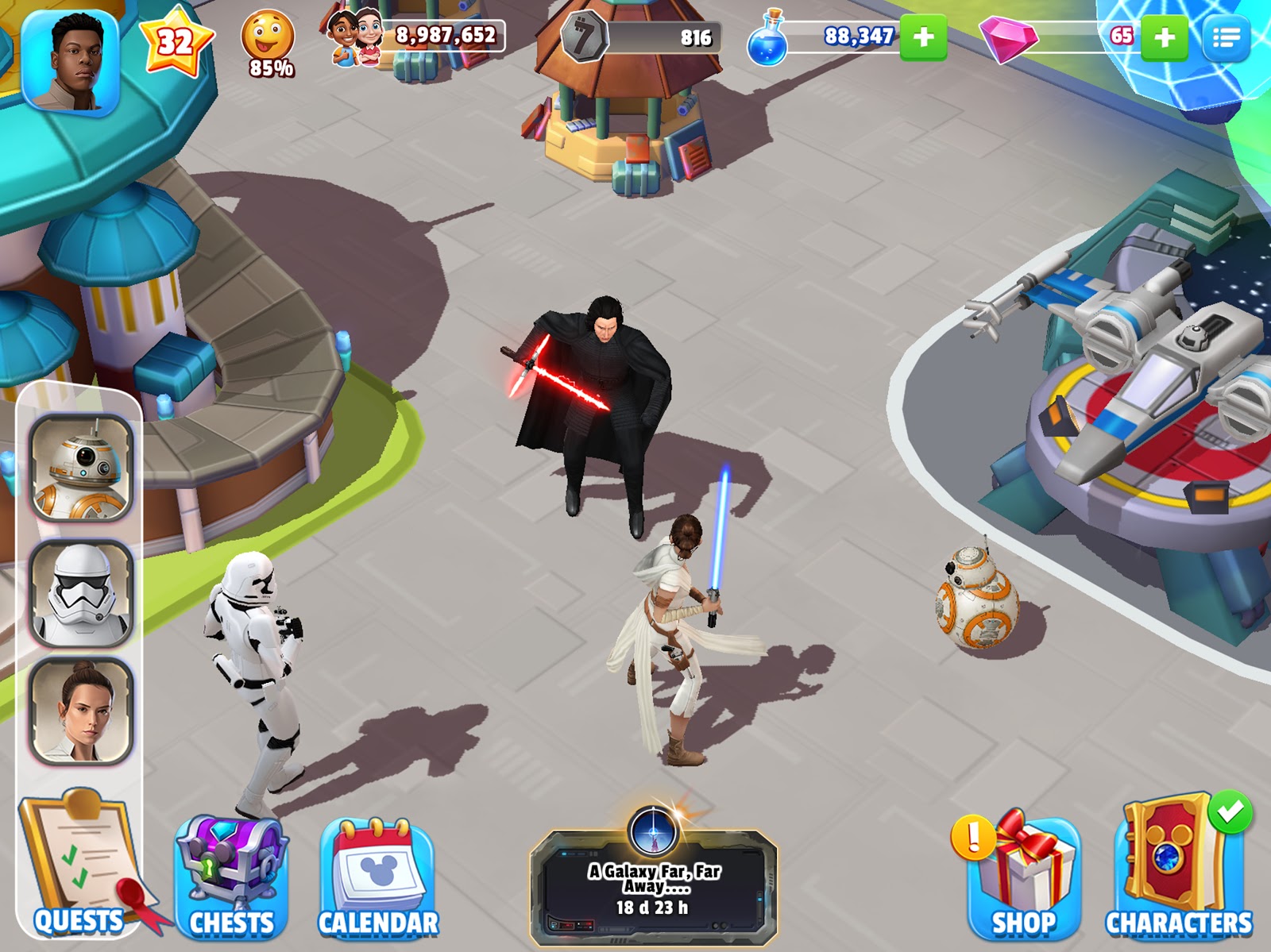Open the Calendar
Viewport: 1271px width, 952px height.
click(x=378, y=877)
